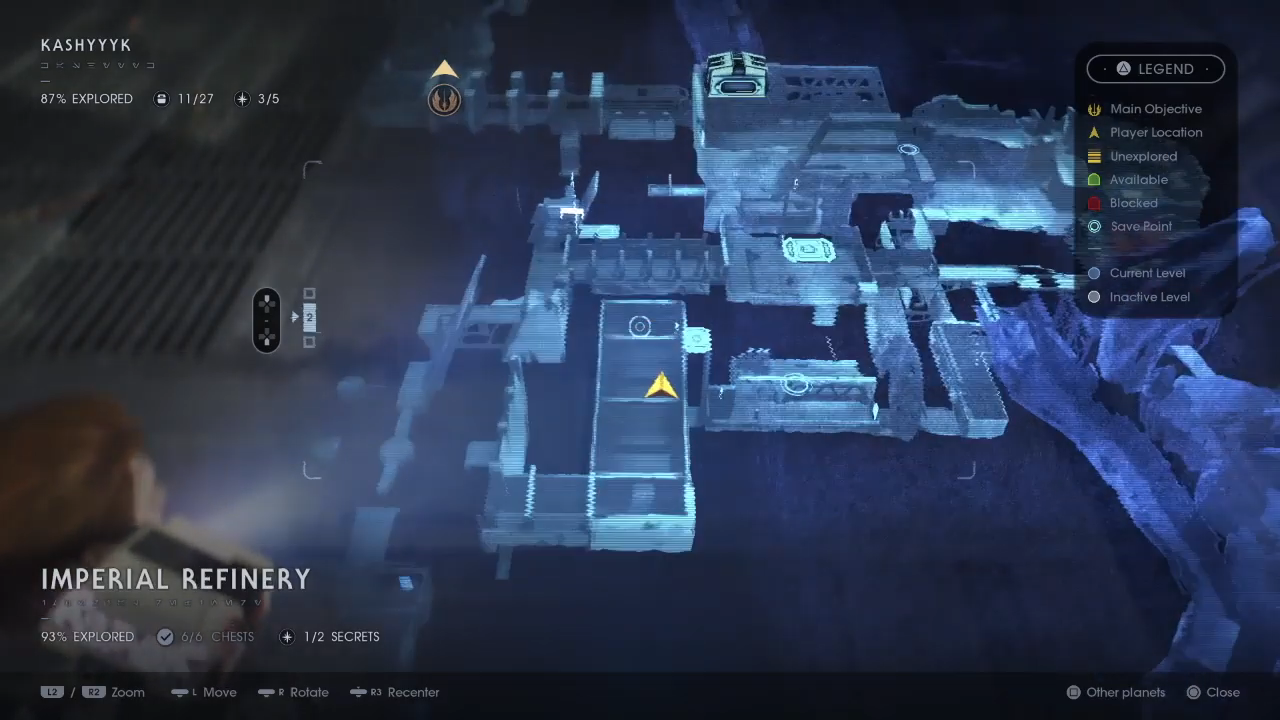Screen dimensions: 1280x720
Task: Select level 2 on the elevation level selector
Action: (309, 318)
